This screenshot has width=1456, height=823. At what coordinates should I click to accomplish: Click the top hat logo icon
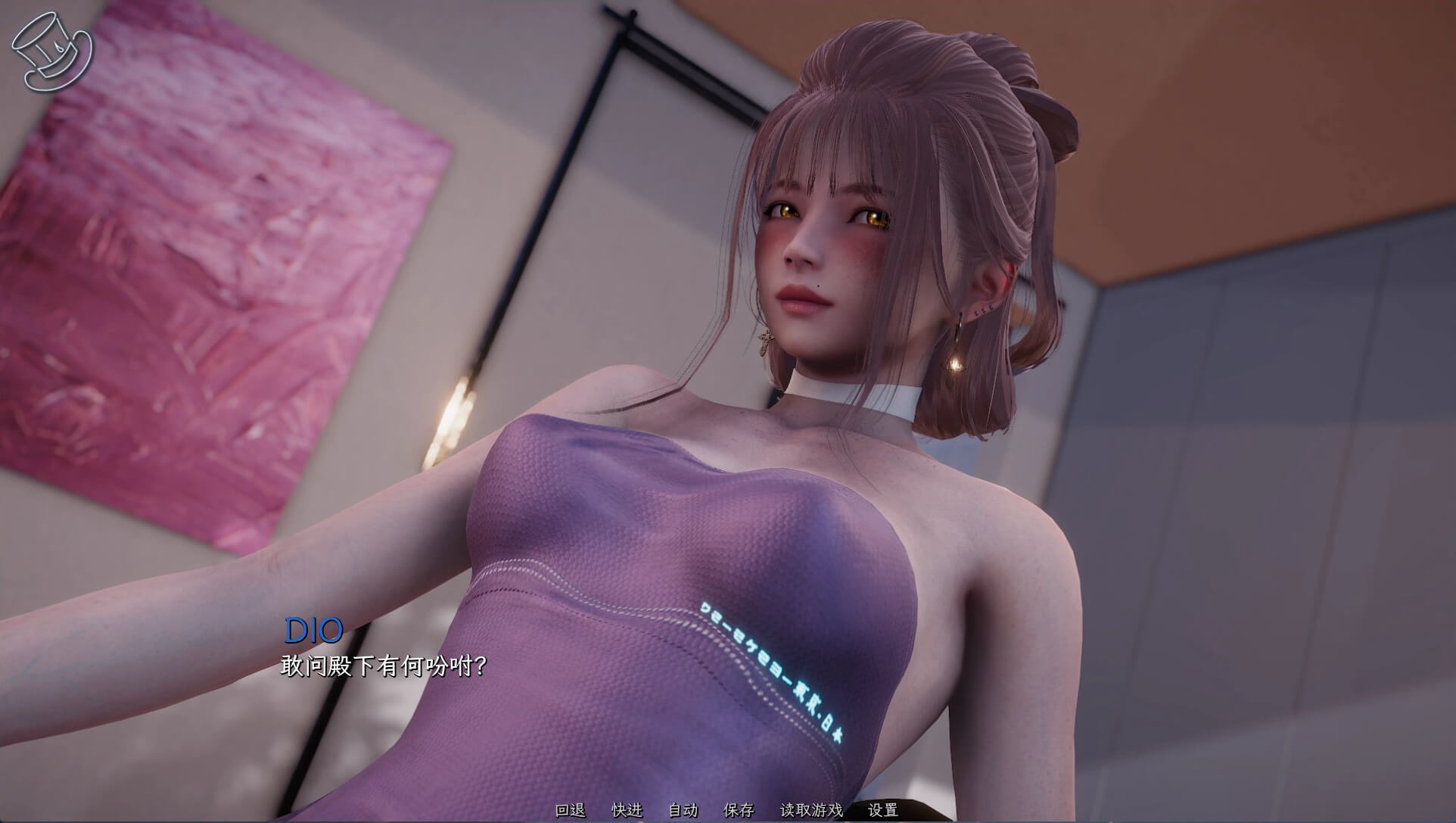tap(51, 51)
